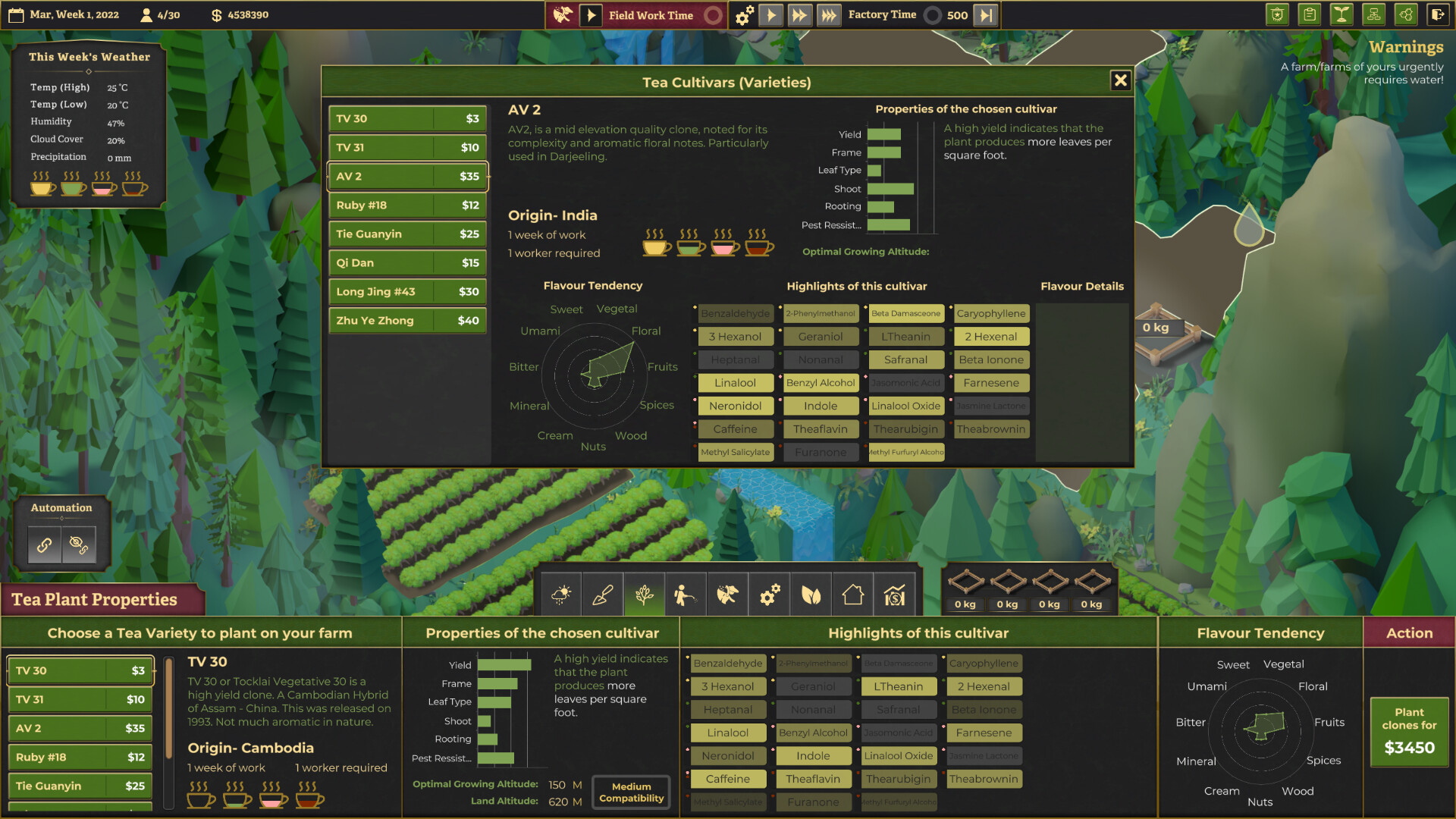Open the buildings house tool
The height and width of the screenshot is (819, 1456).
click(x=852, y=595)
